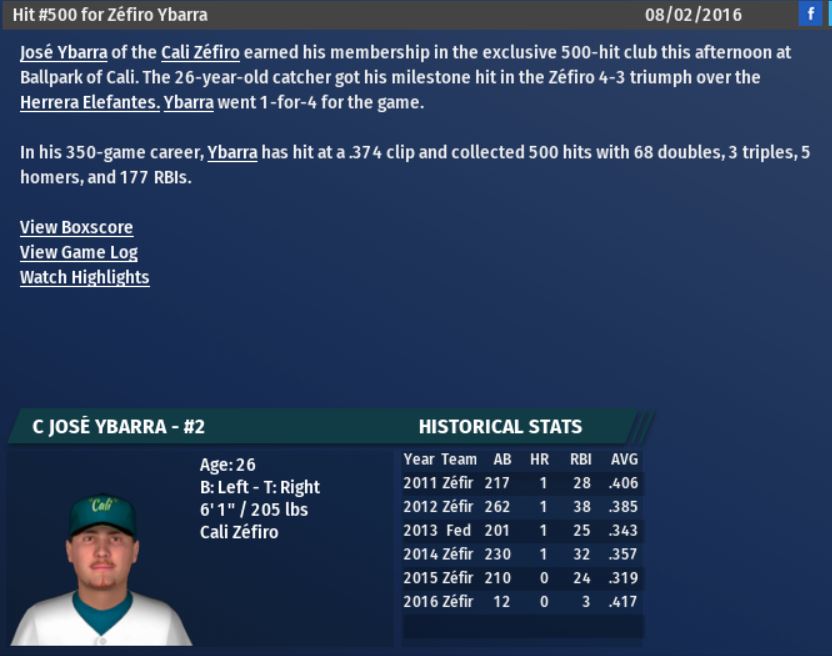The width and height of the screenshot is (832, 656).
Task: Share the story via Facebook icon
Action: coord(810,14)
